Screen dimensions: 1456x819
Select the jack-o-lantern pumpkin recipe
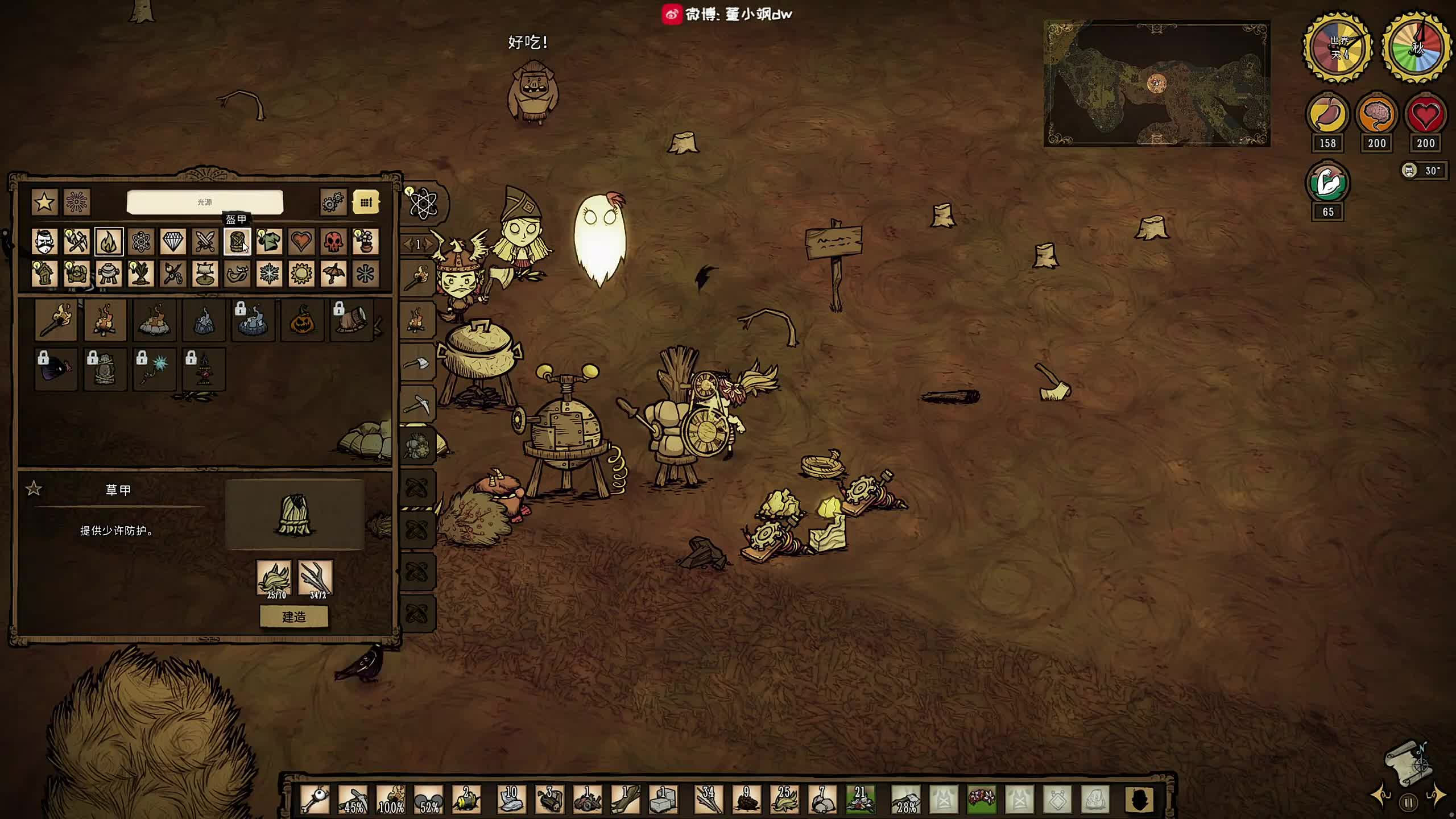302,320
